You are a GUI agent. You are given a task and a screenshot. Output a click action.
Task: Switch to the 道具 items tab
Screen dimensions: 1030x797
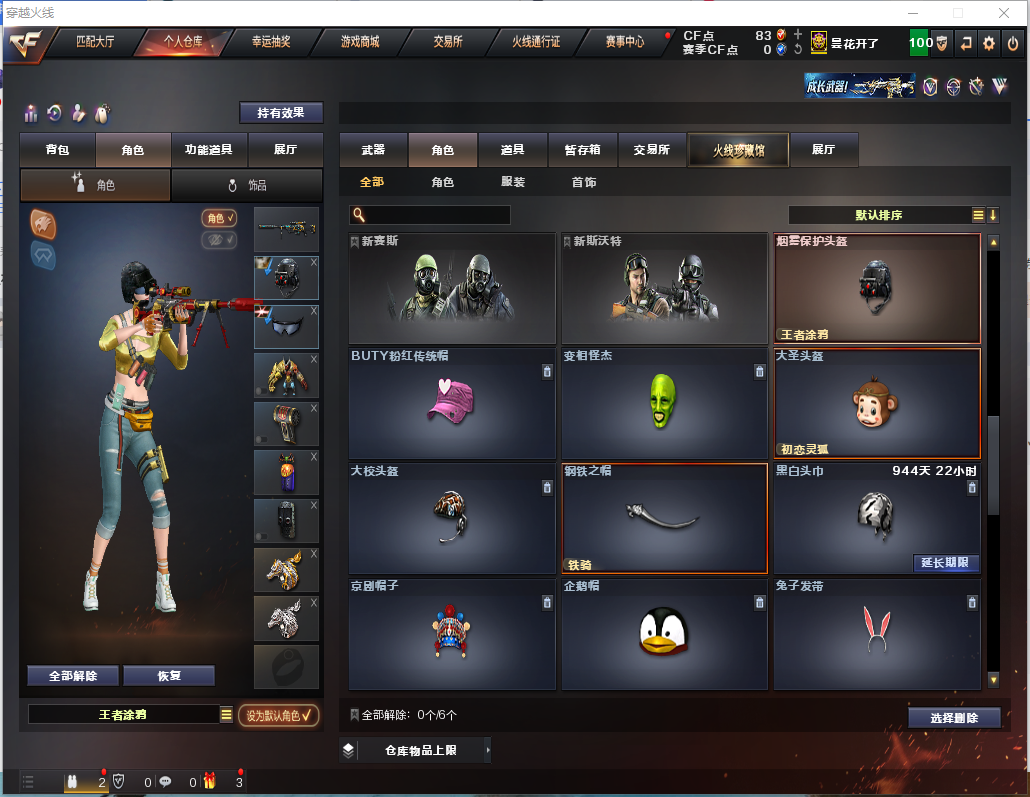pos(513,150)
